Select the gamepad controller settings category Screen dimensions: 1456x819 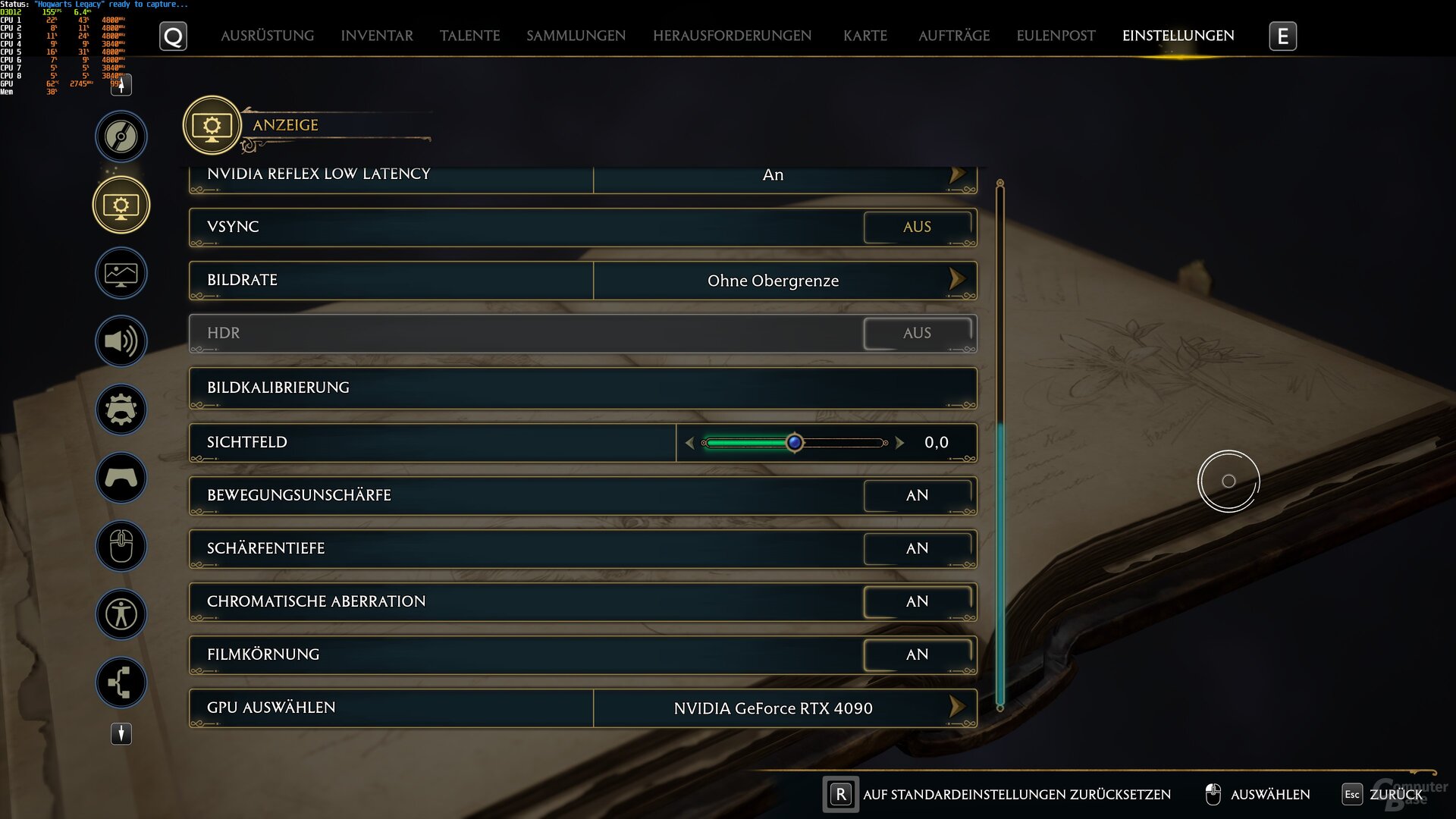coord(121,478)
